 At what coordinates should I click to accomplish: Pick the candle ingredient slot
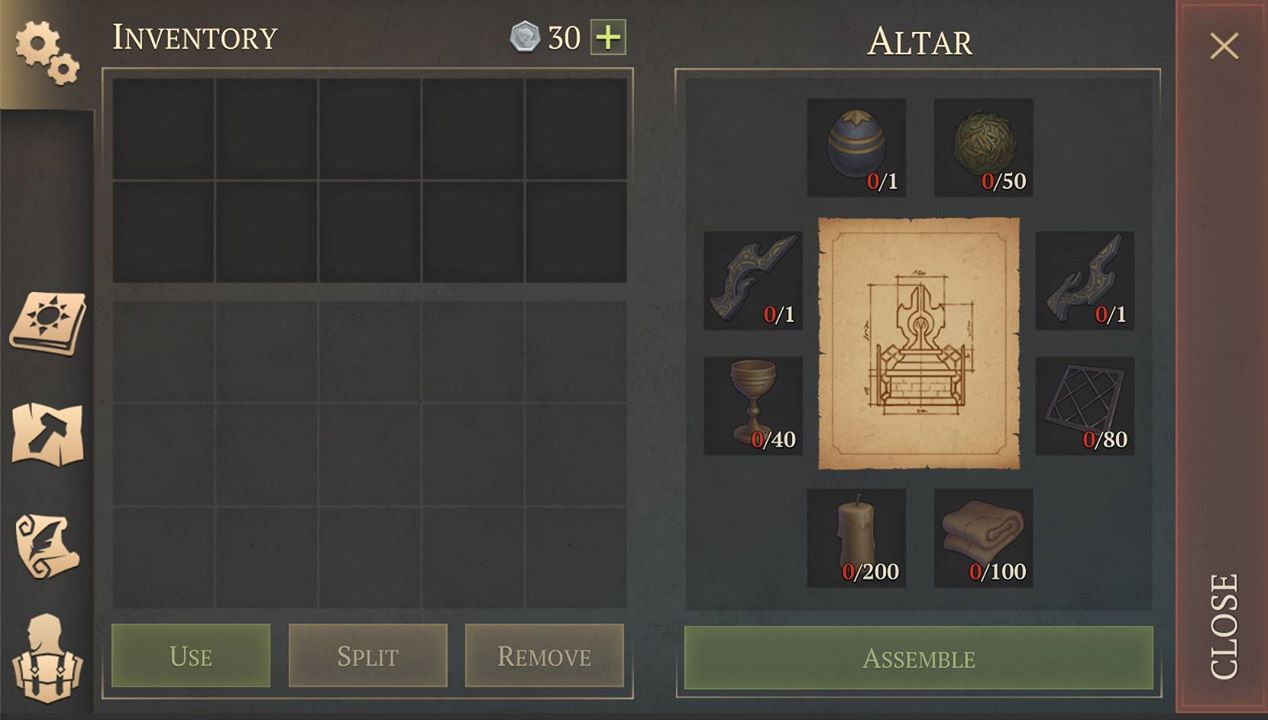tap(856, 537)
